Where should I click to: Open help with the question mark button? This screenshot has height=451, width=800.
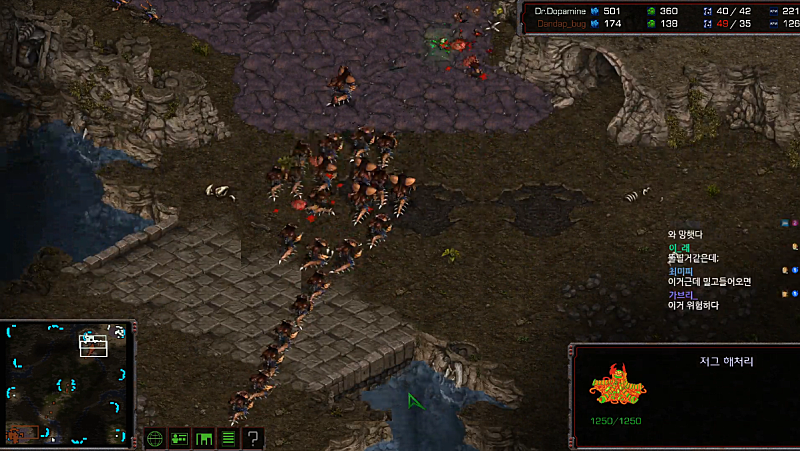[x=253, y=437]
